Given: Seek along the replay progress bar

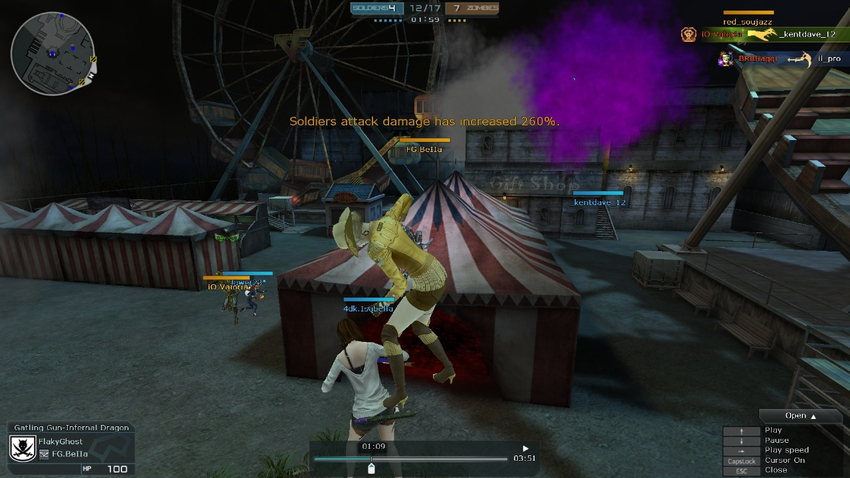Looking at the screenshot, I should pyautogui.click(x=410, y=459).
